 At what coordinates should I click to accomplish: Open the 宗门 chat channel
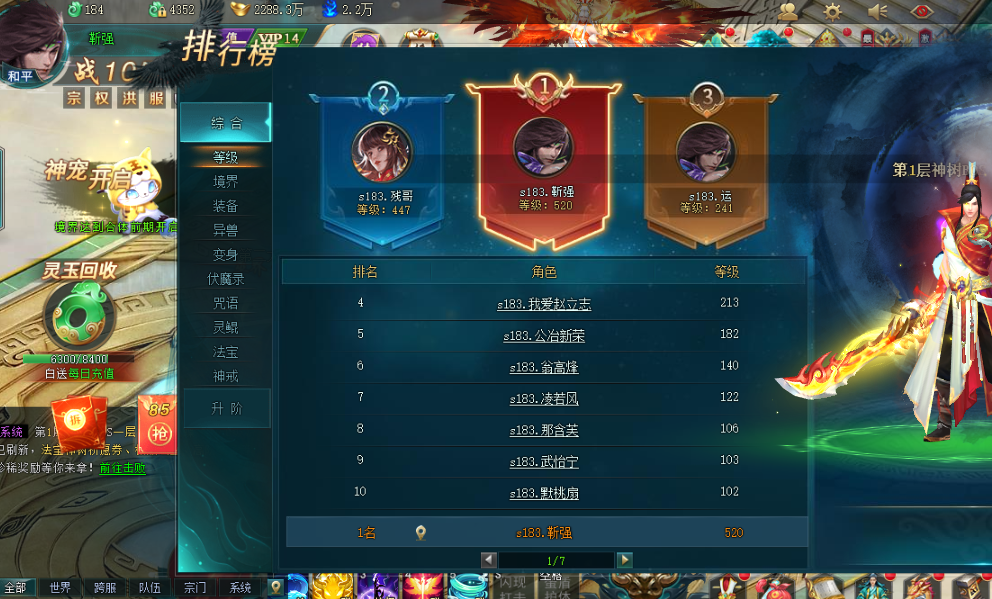click(x=195, y=588)
